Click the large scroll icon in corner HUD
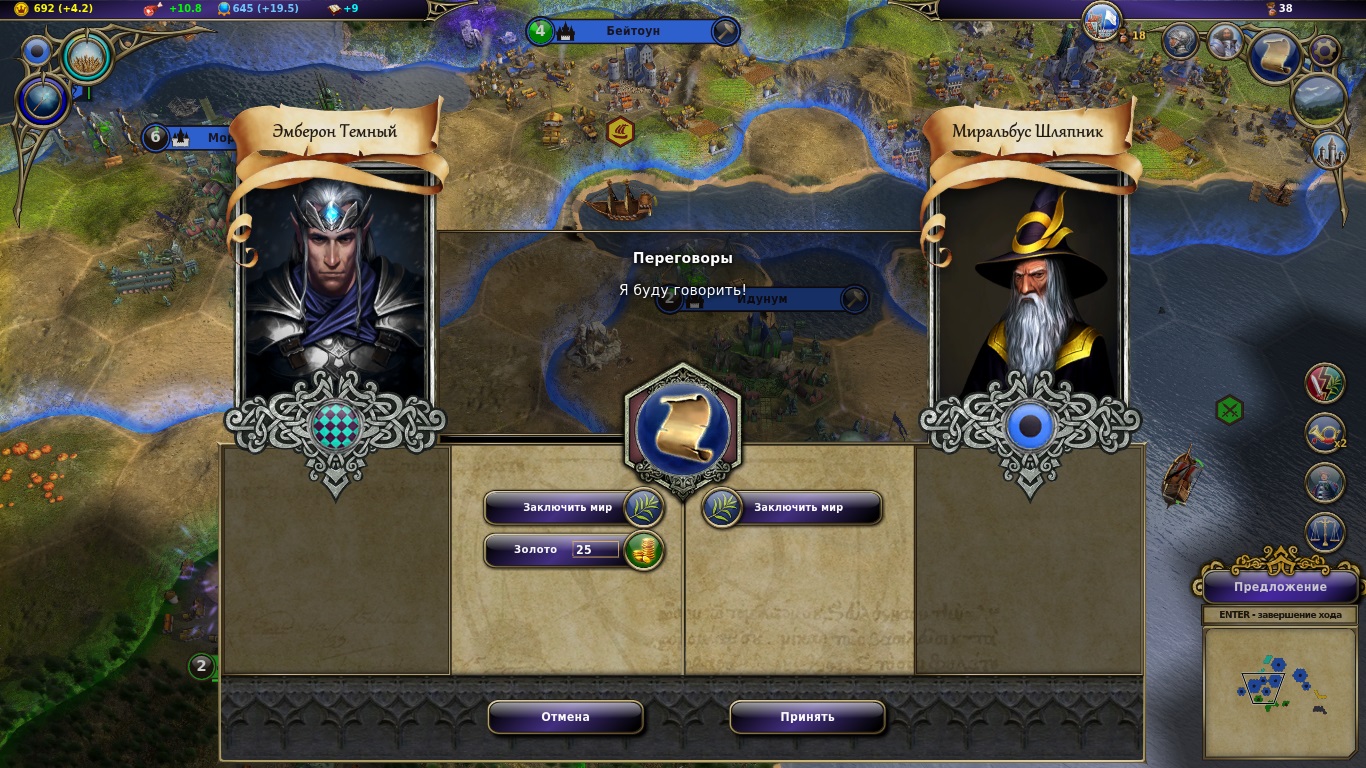 pyautogui.click(x=1275, y=57)
